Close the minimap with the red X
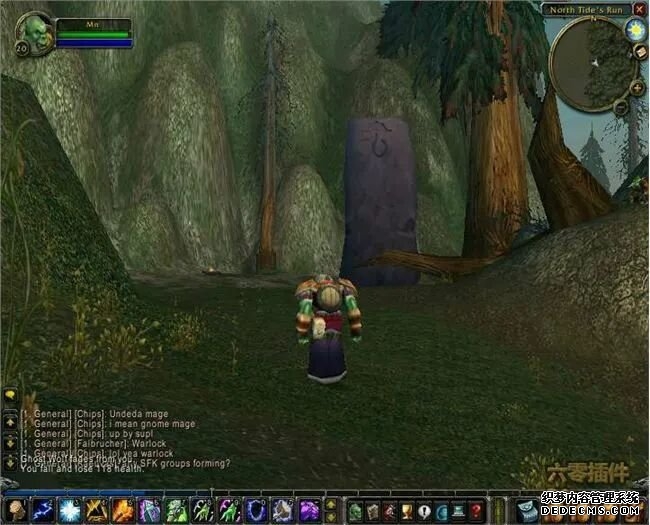Screen dimensions: 650x525 tap(639, 9)
